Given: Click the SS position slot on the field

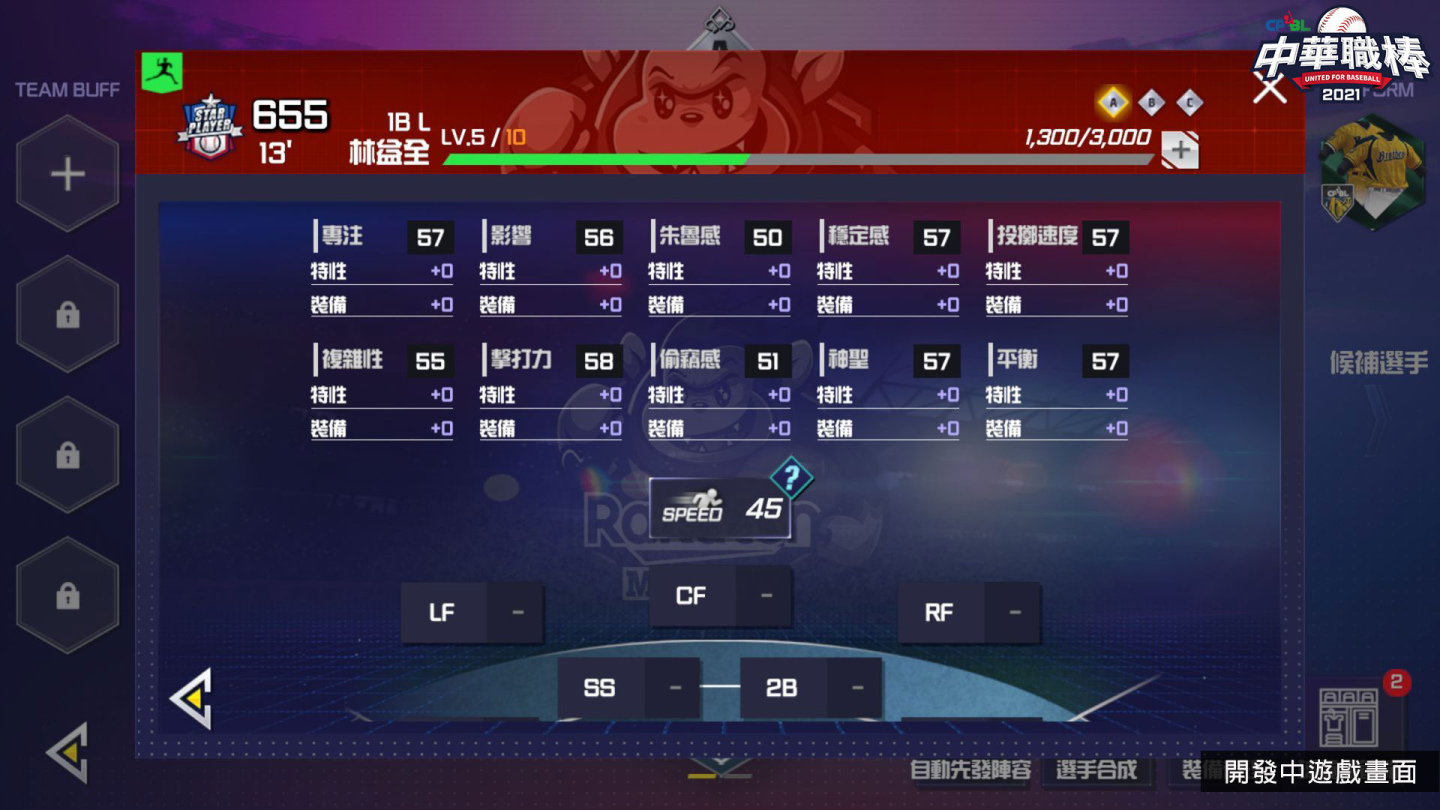Looking at the screenshot, I should click(x=600, y=688).
